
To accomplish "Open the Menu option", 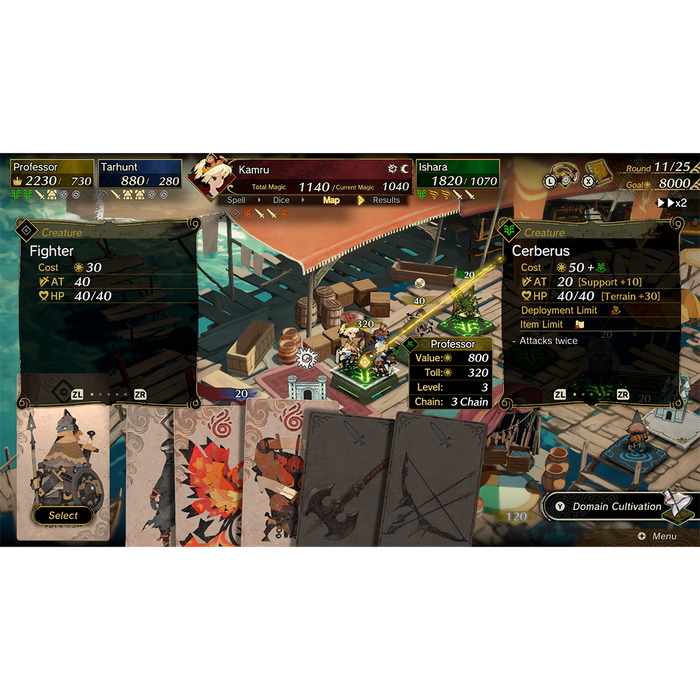I will tap(658, 536).
